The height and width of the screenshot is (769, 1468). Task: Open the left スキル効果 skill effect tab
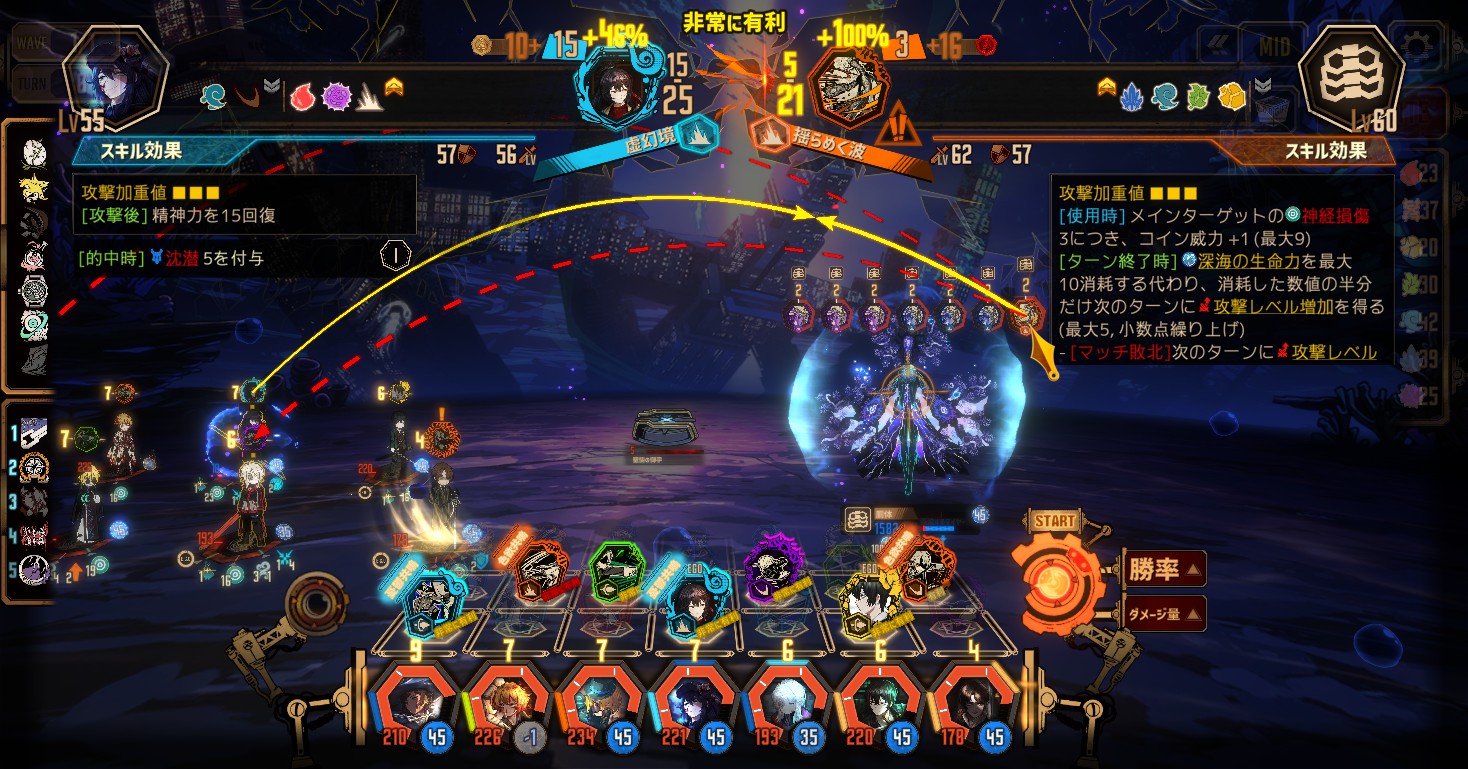150,152
